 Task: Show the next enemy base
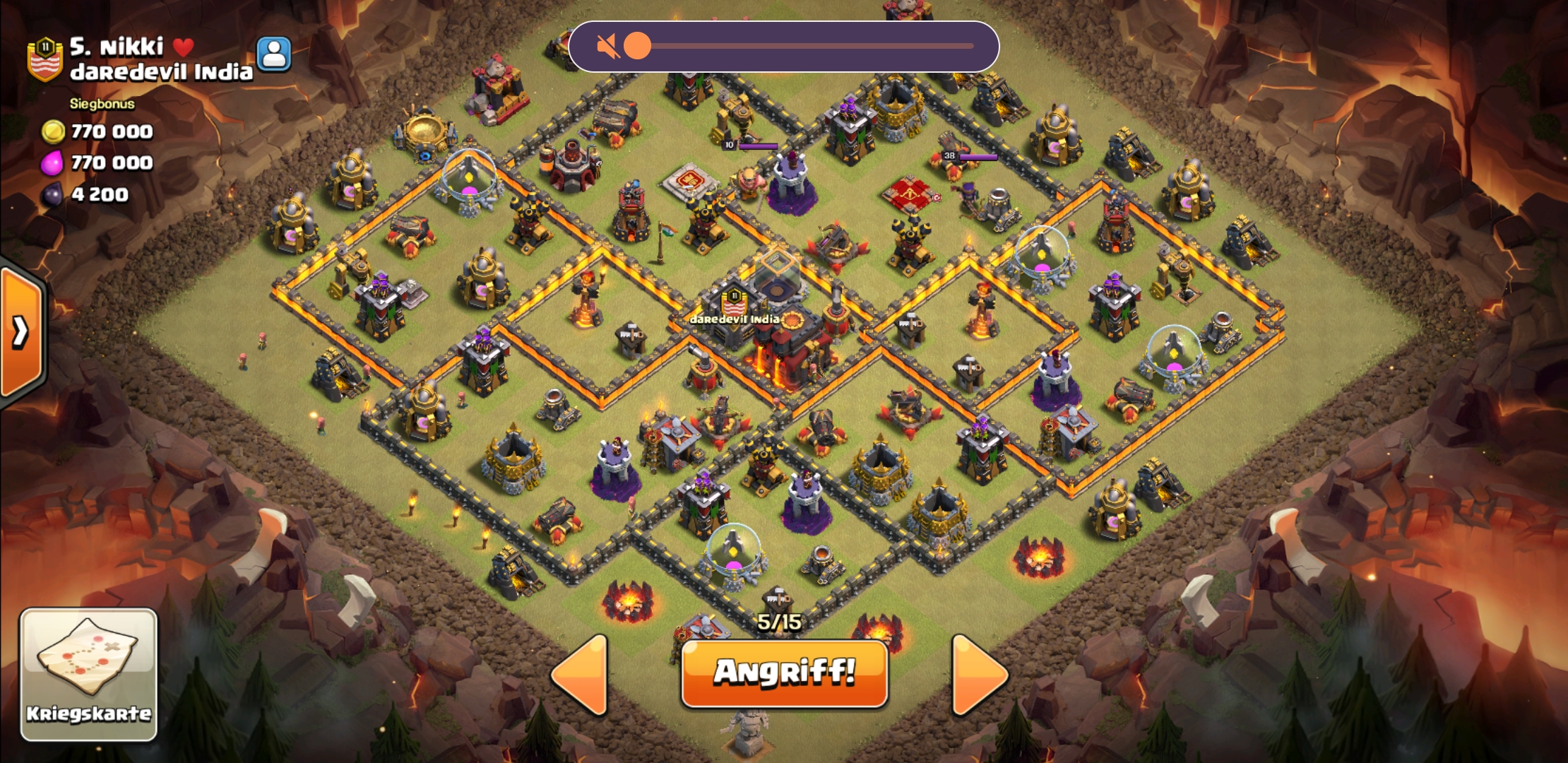coord(979,675)
